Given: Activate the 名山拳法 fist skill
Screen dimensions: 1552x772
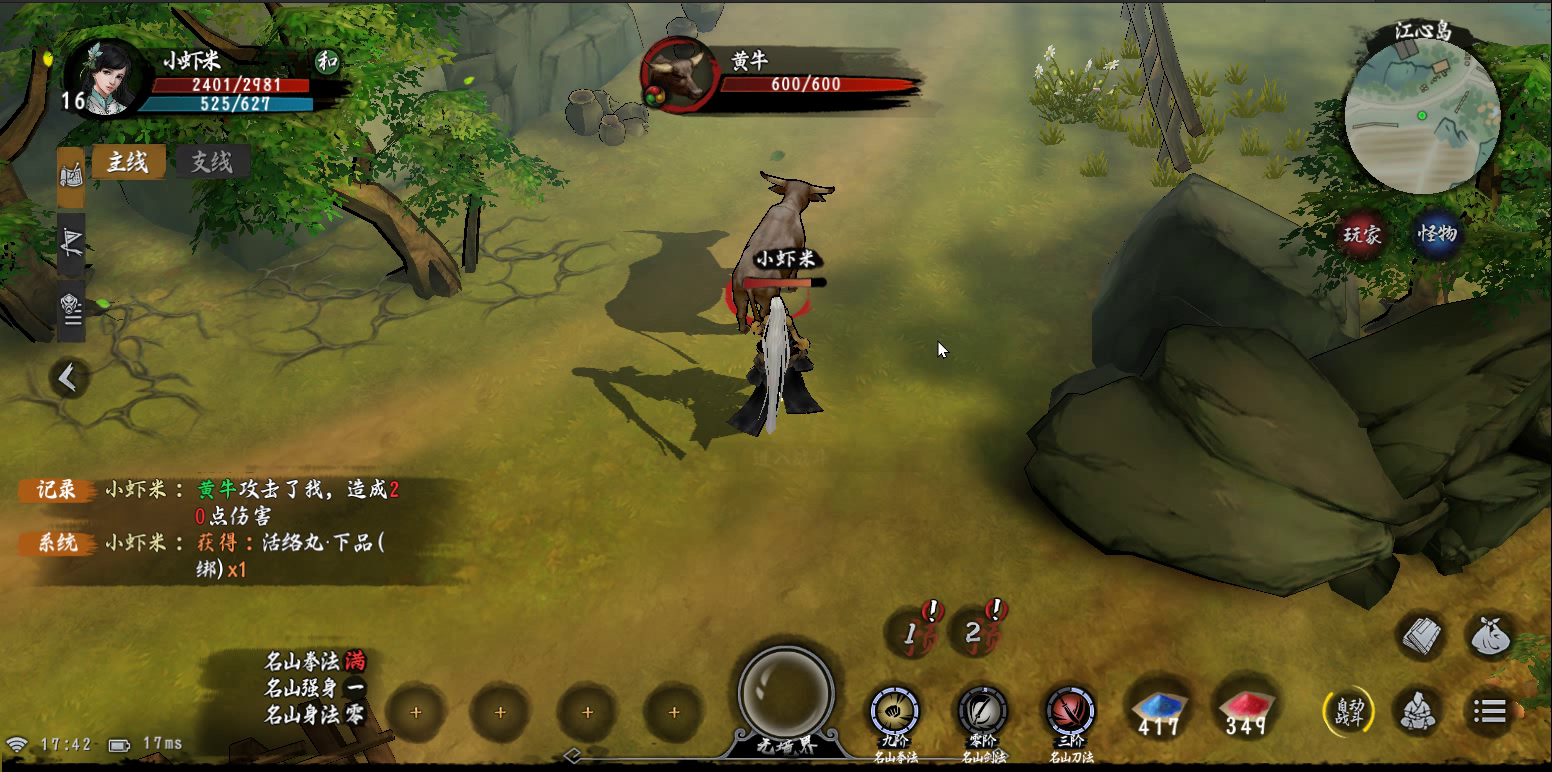Looking at the screenshot, I should 894,712.
